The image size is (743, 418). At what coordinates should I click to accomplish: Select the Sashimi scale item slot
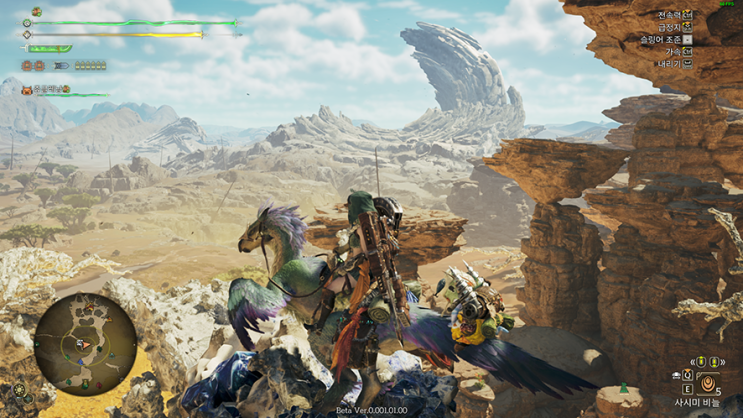[x=708, y=383]
